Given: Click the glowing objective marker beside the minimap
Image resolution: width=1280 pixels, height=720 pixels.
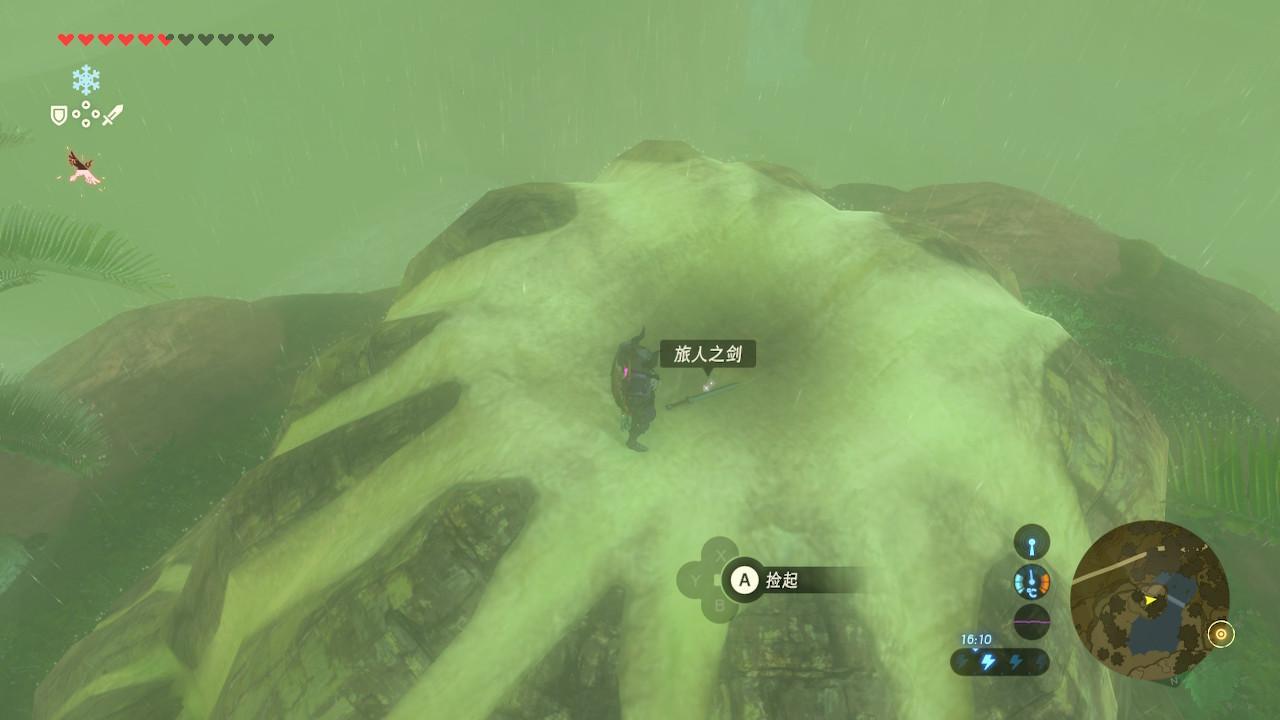Looking at the screenshot, I should 1221,634.
